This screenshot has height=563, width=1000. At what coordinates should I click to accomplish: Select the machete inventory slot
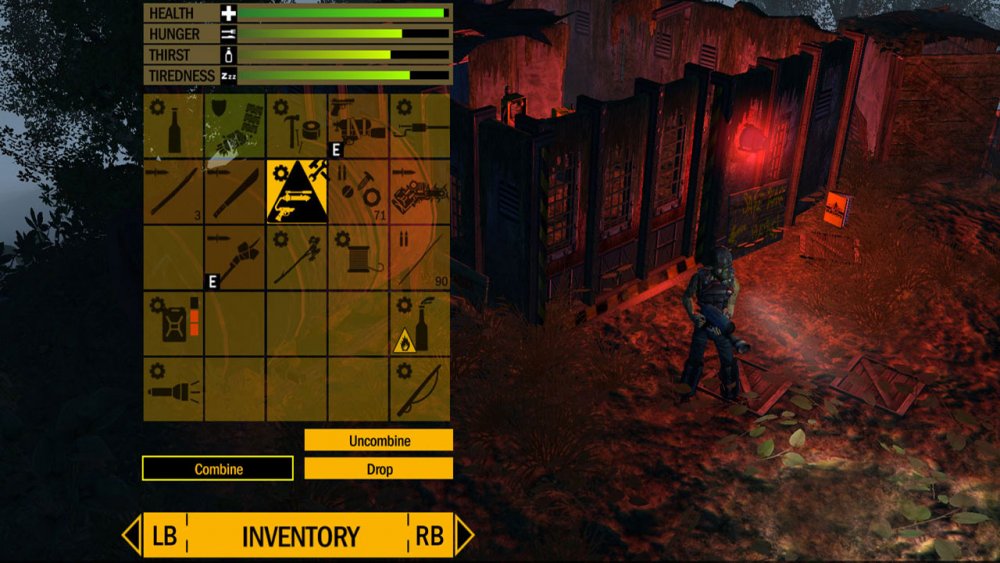[x=234, y=191]
